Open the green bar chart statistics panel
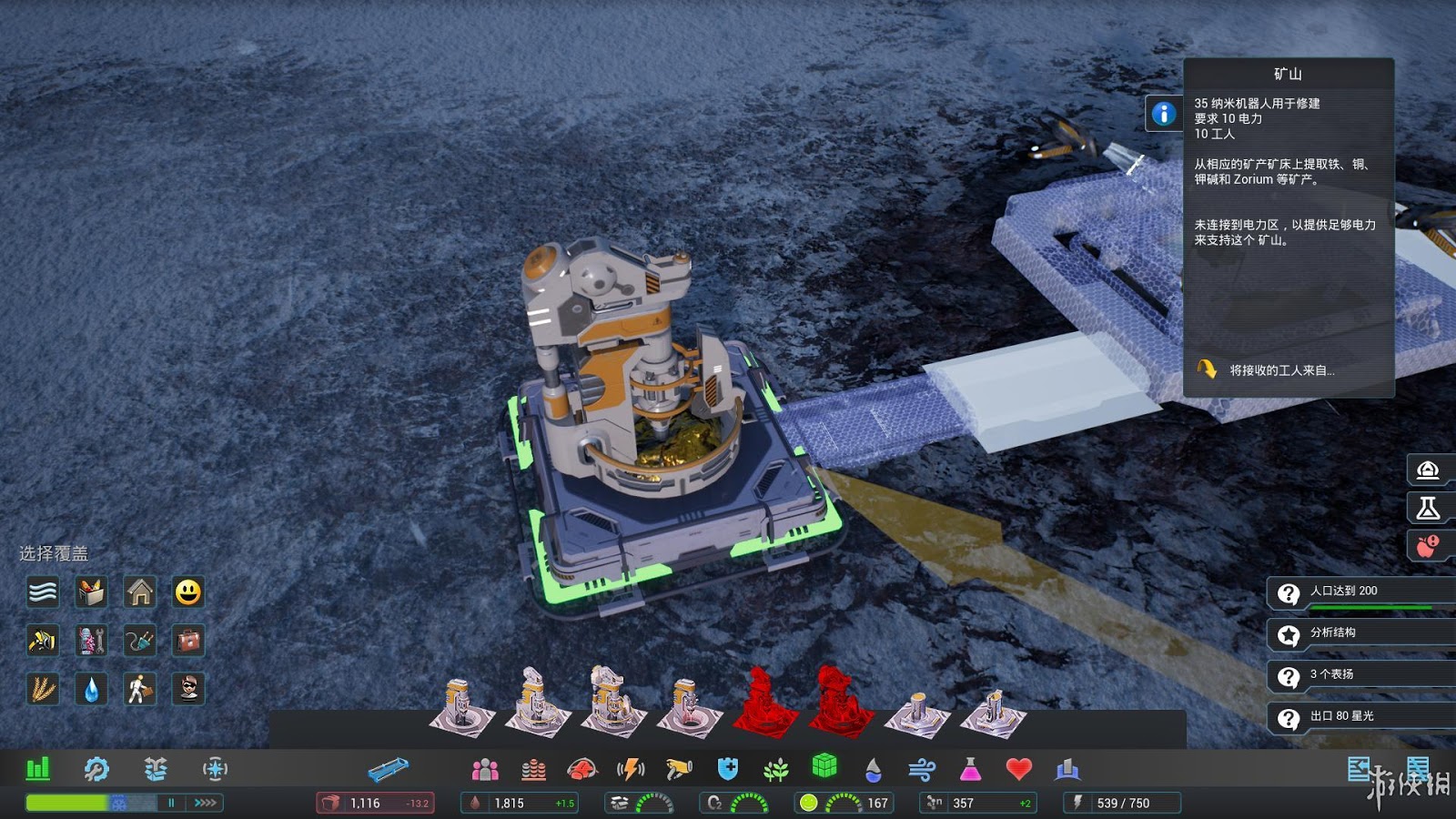This screenshot has height=819, width=1456. click(38, 769)
